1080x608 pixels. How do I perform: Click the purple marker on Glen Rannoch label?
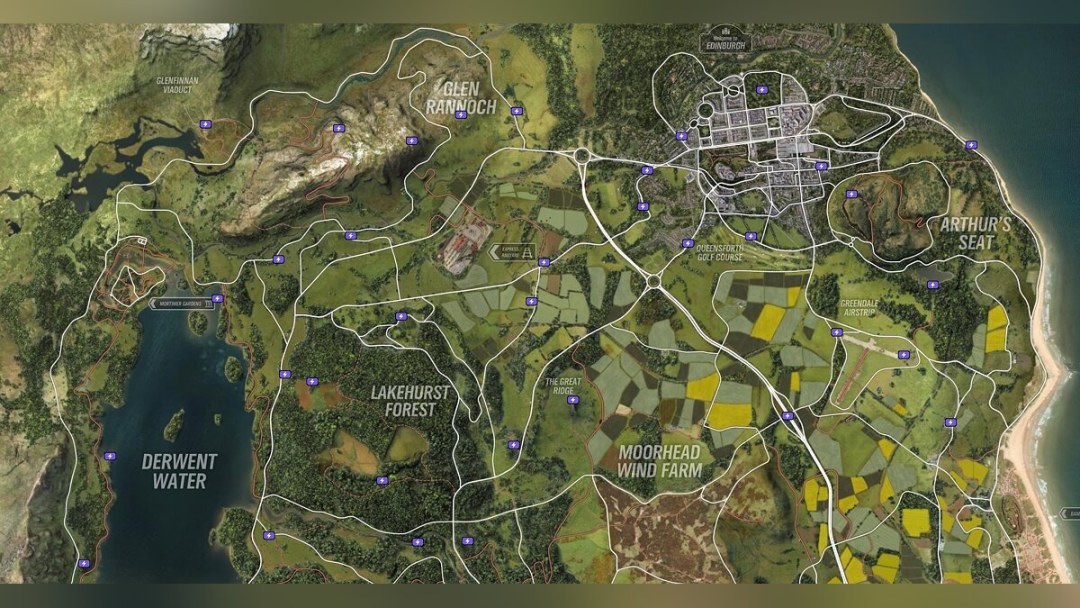pos(460,115)
